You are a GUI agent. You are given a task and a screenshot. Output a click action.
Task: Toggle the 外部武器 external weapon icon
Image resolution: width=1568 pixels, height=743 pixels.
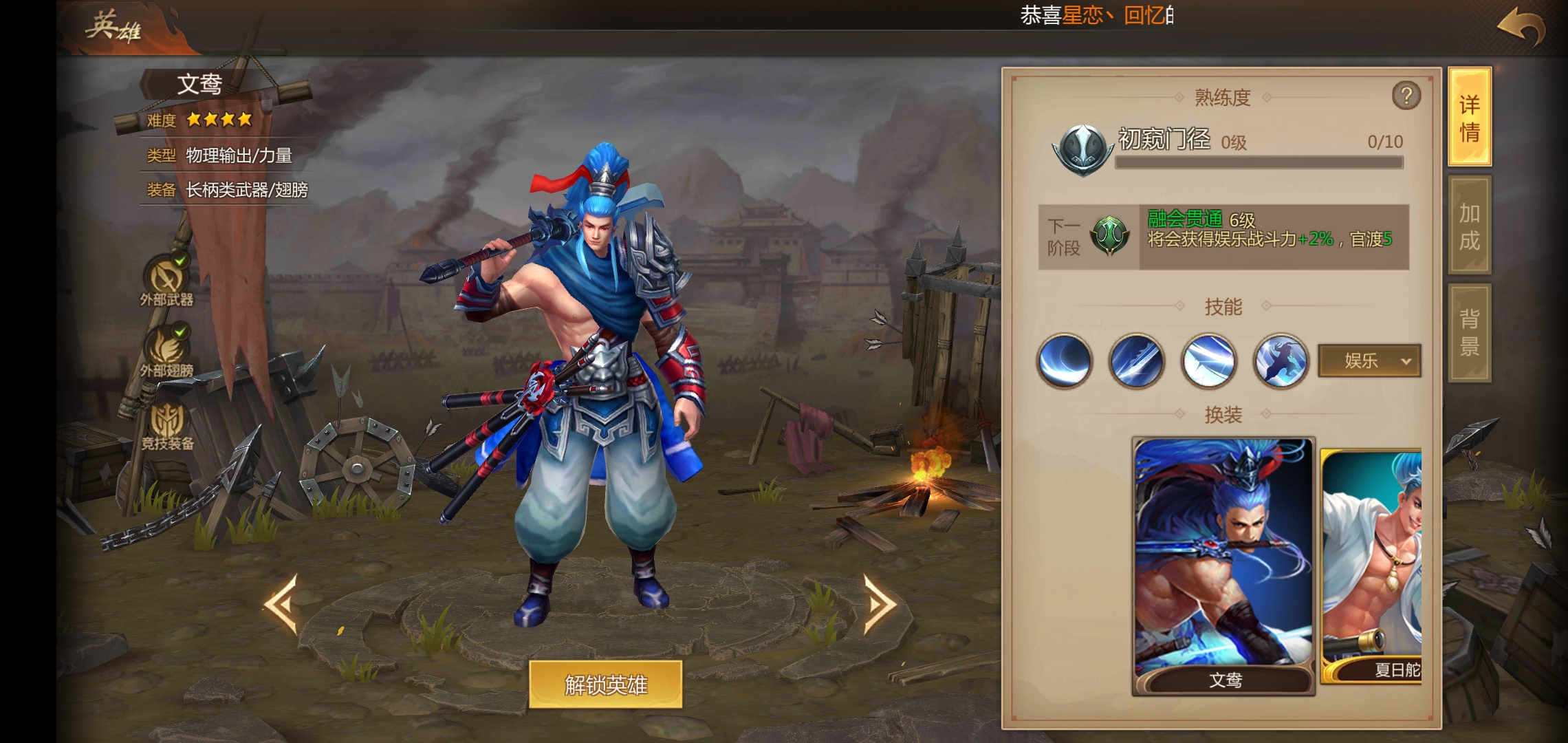[166, 279]
